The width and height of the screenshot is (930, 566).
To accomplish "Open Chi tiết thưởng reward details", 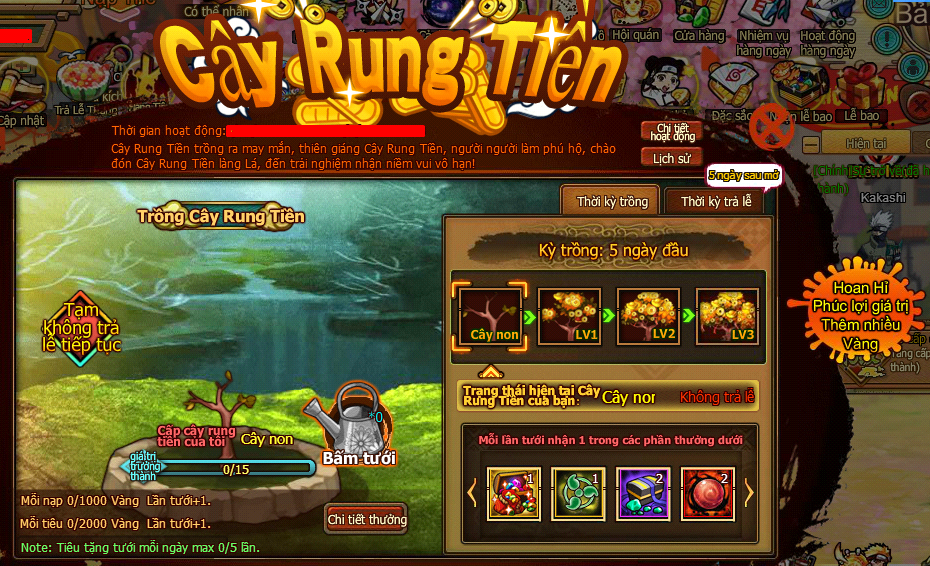I will 367,519.
